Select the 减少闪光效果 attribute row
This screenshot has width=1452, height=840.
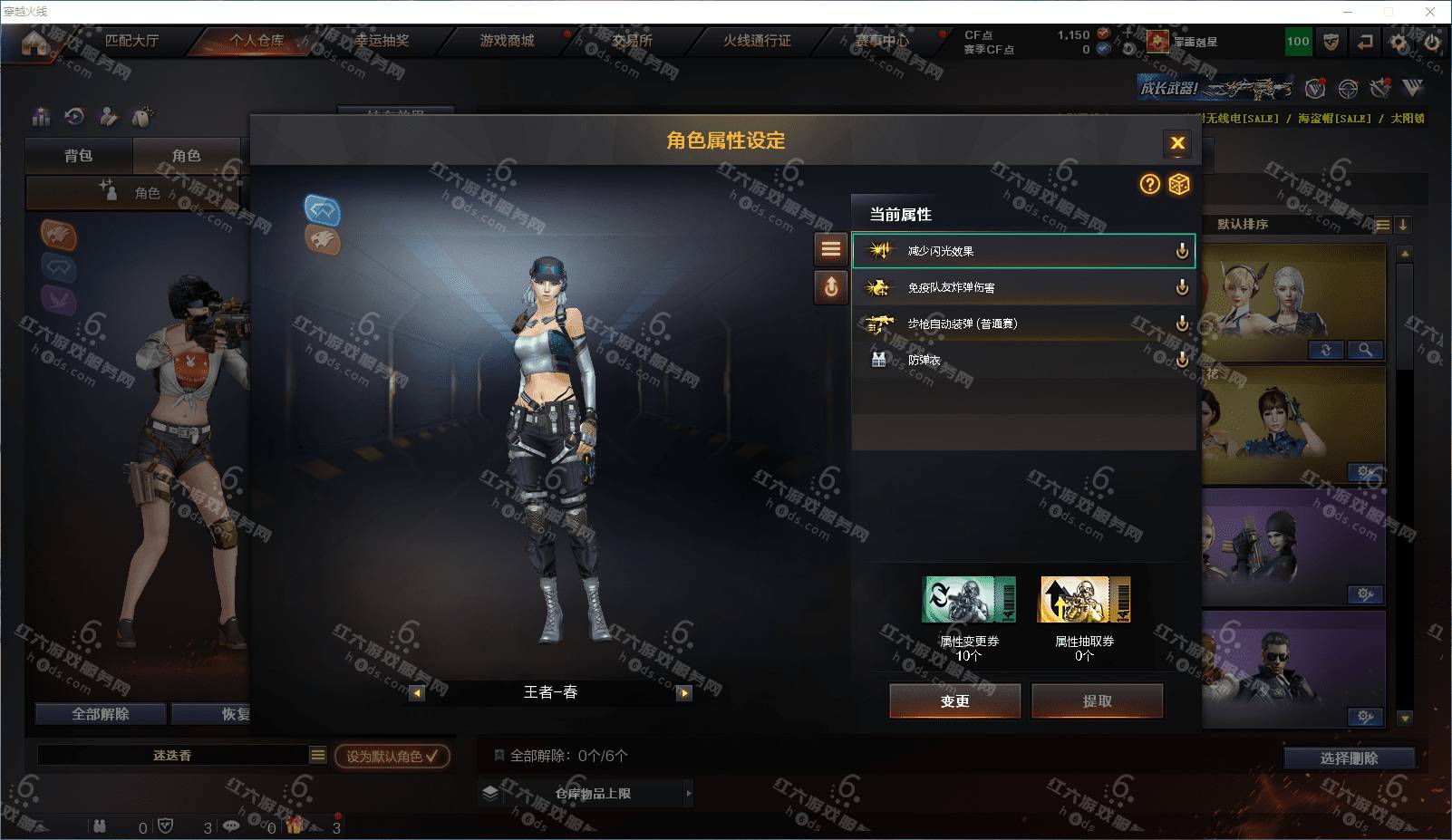point(1022,251)
